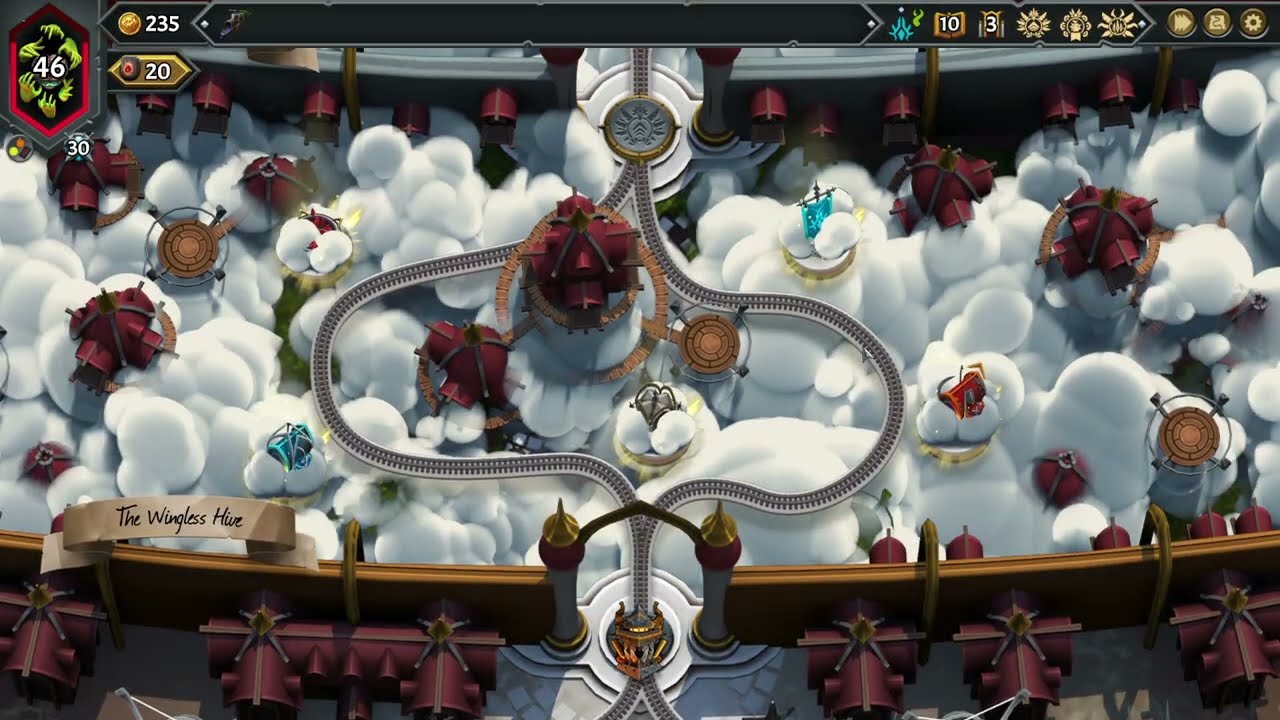Open the settings gear menu
The height and width of the screenshot is (720, 1280).
click(1253, 23)
